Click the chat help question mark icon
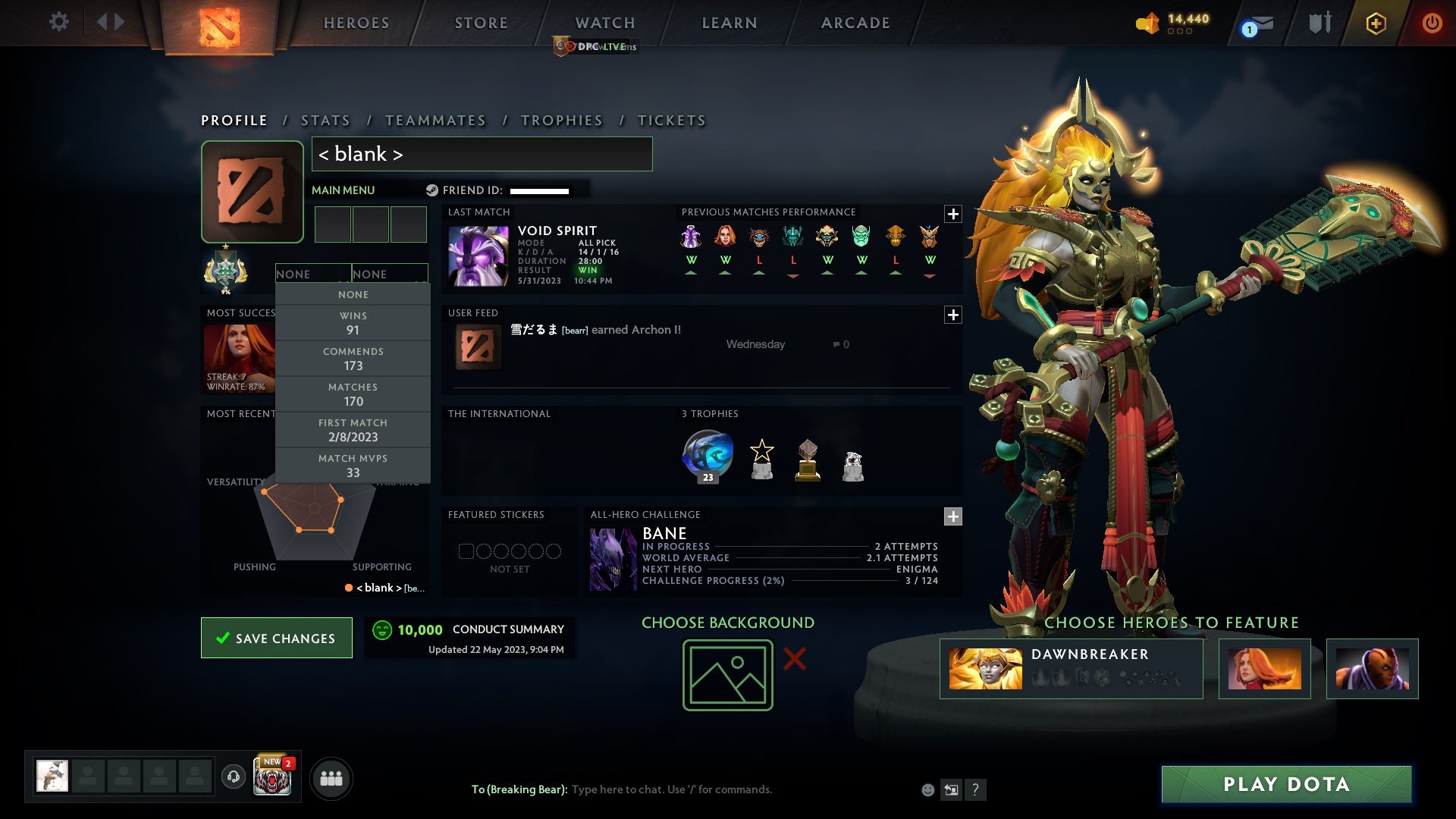The width and height of the screenshot is (1456, 819). [x=975, y=789]
